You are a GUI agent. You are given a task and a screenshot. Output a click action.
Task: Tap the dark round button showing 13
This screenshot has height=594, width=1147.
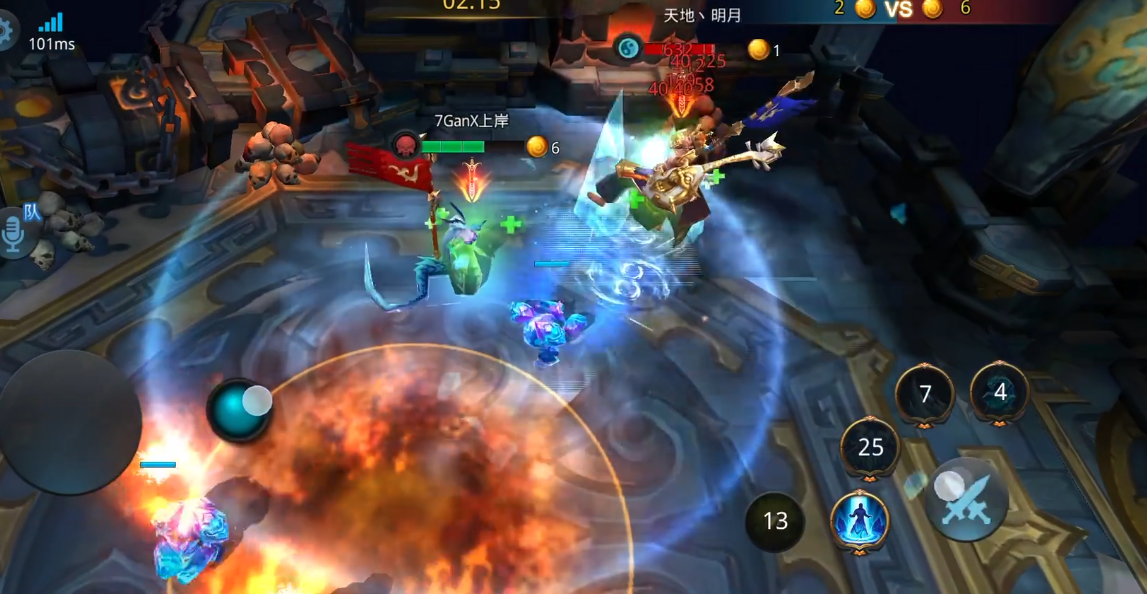click(x=775, y=521)
